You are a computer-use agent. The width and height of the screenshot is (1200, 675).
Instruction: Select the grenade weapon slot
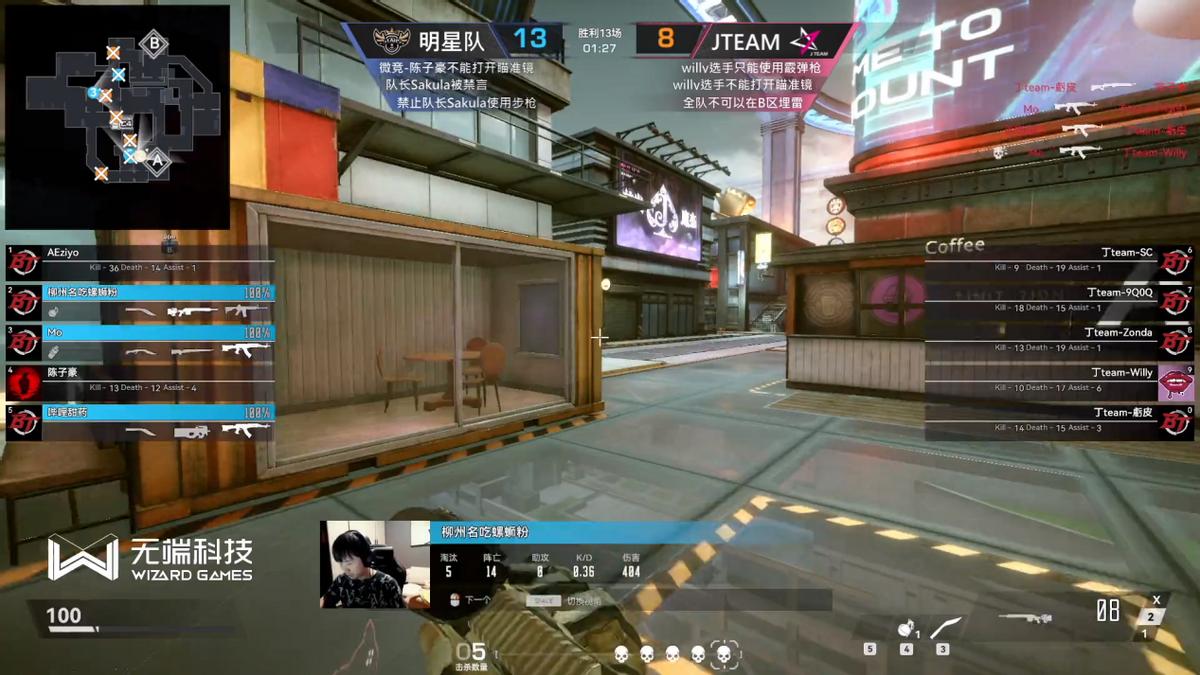905,630
